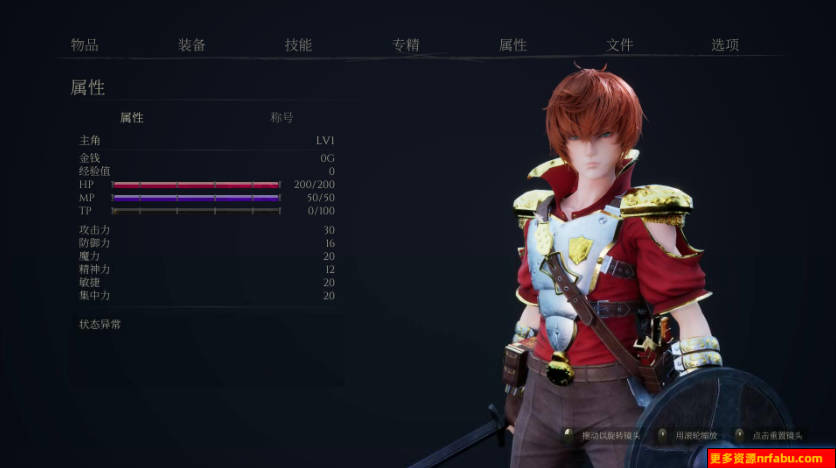Select the 属性 sub-tab beside 称号
Viewport: 836px width, 468px height.
132,117
